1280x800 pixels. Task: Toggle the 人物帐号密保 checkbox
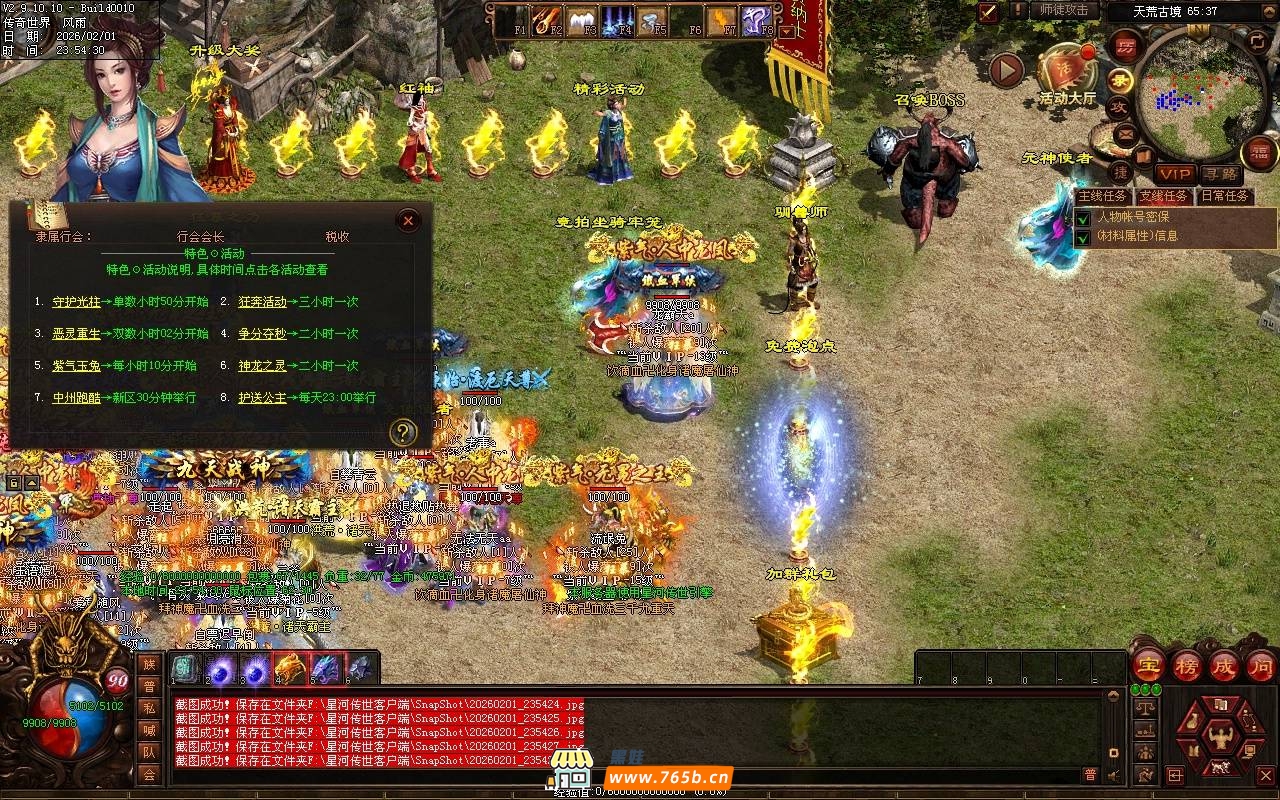[x=1083, y=217]
